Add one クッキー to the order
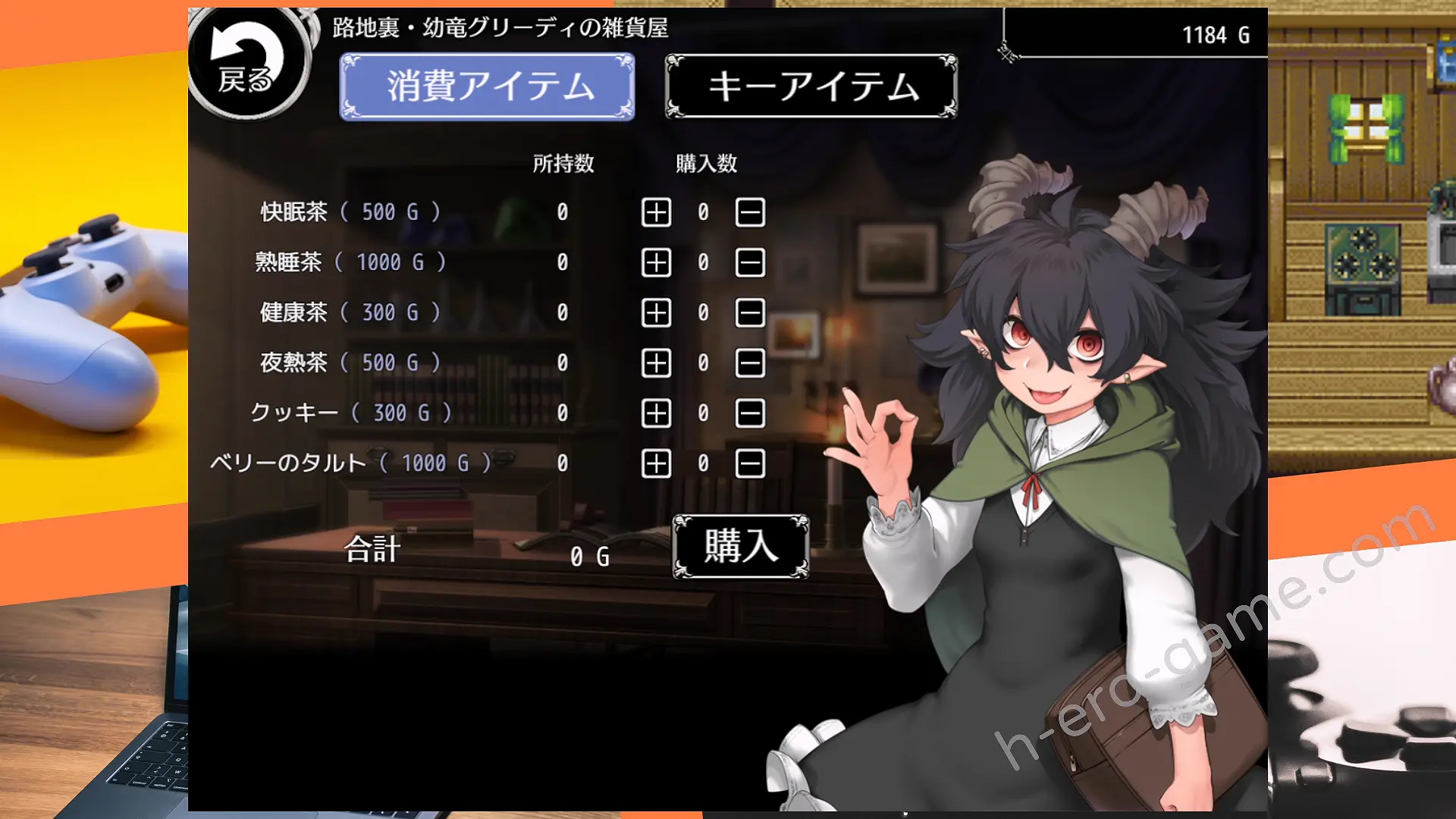The height and width of the screenshot is (819, 1456). coord(656,413)
